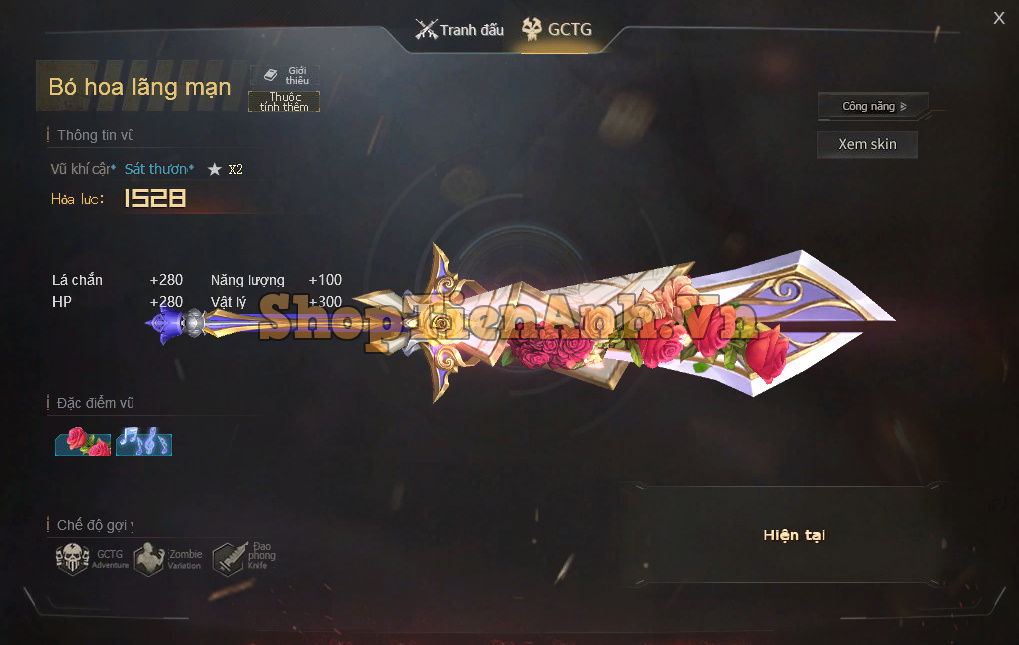Switch to the Tranh đấu tab

pos(460,30)
